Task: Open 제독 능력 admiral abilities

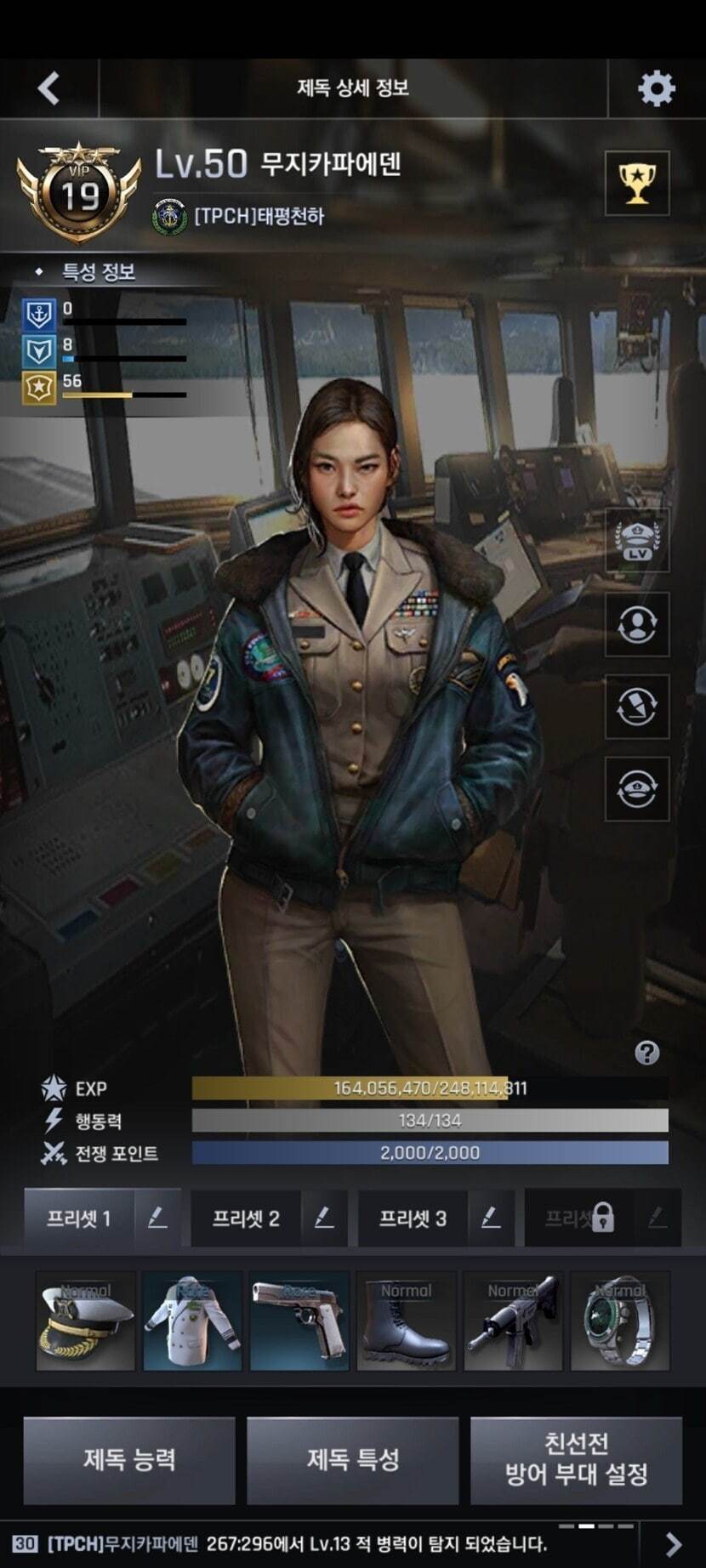Action: [x=129, y=1460]
